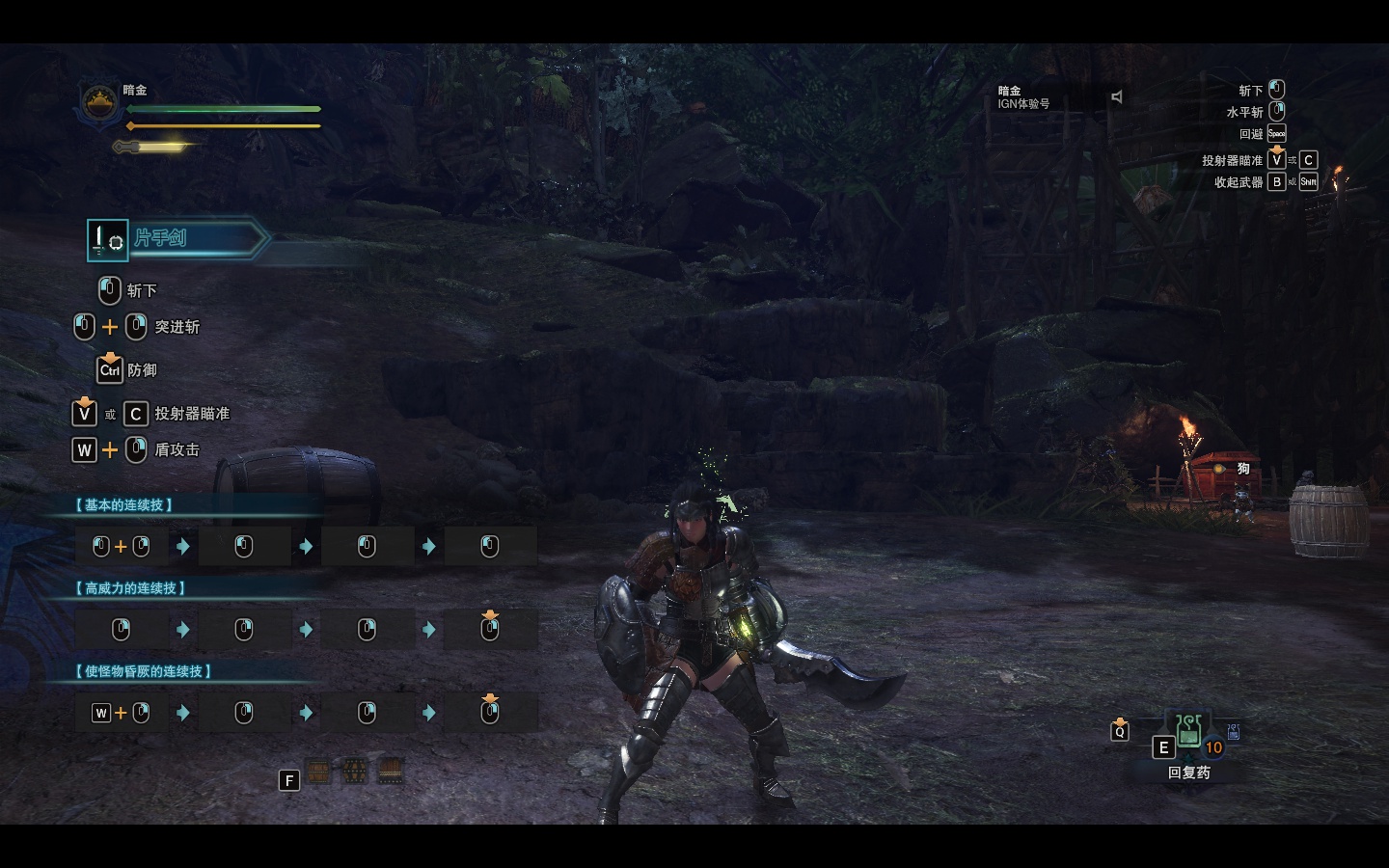Viewport: 1389px width, 868px height.
Task: Select the green 回复药 potion item
Action: [1188, 731]
